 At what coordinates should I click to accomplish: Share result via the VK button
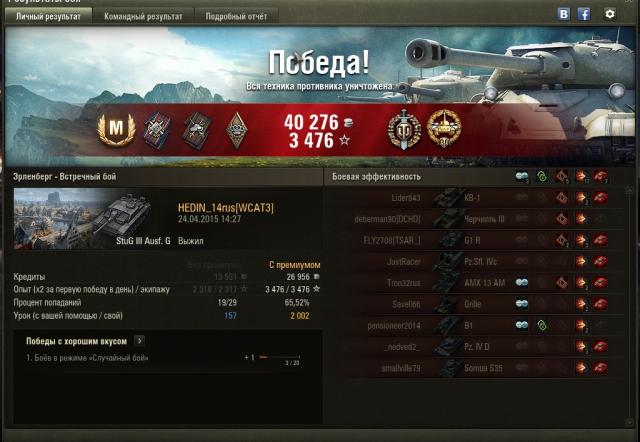tap(563, 14)
